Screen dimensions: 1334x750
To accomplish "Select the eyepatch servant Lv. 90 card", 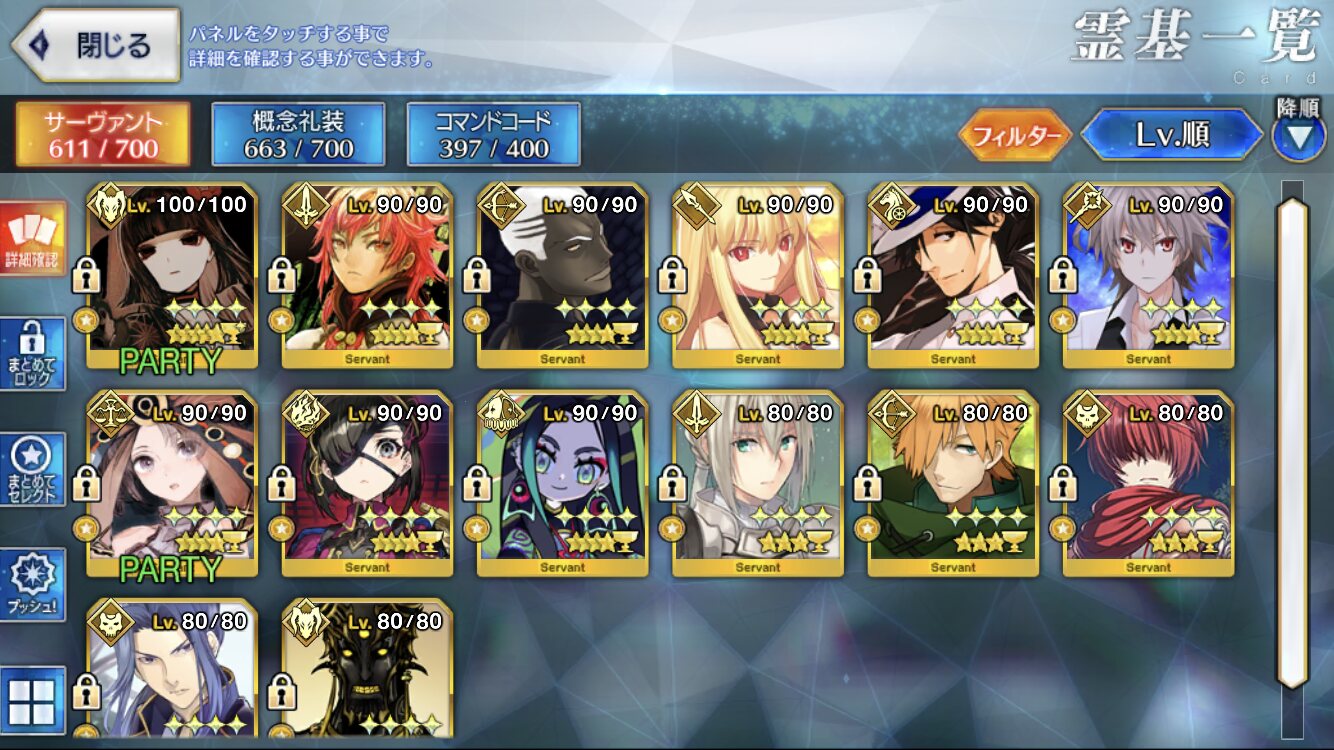I will [367, 484].
